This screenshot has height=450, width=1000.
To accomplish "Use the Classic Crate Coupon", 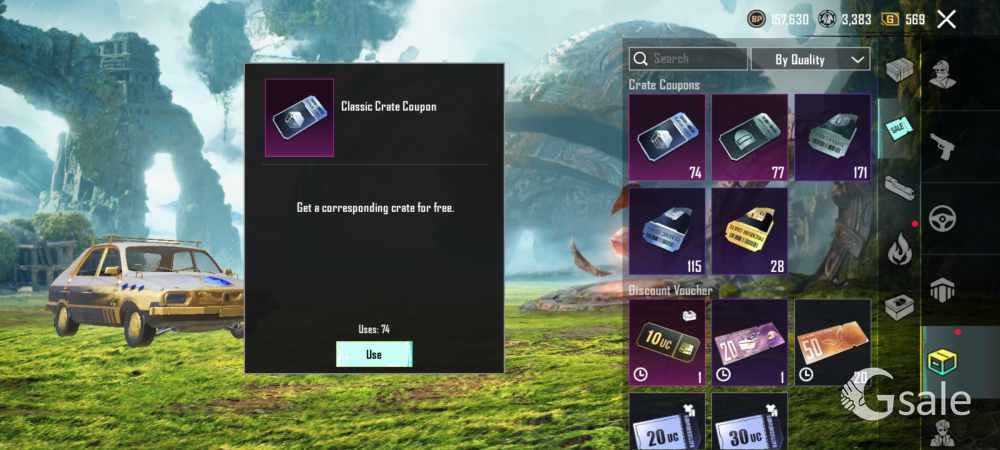I will pos(374,354).
